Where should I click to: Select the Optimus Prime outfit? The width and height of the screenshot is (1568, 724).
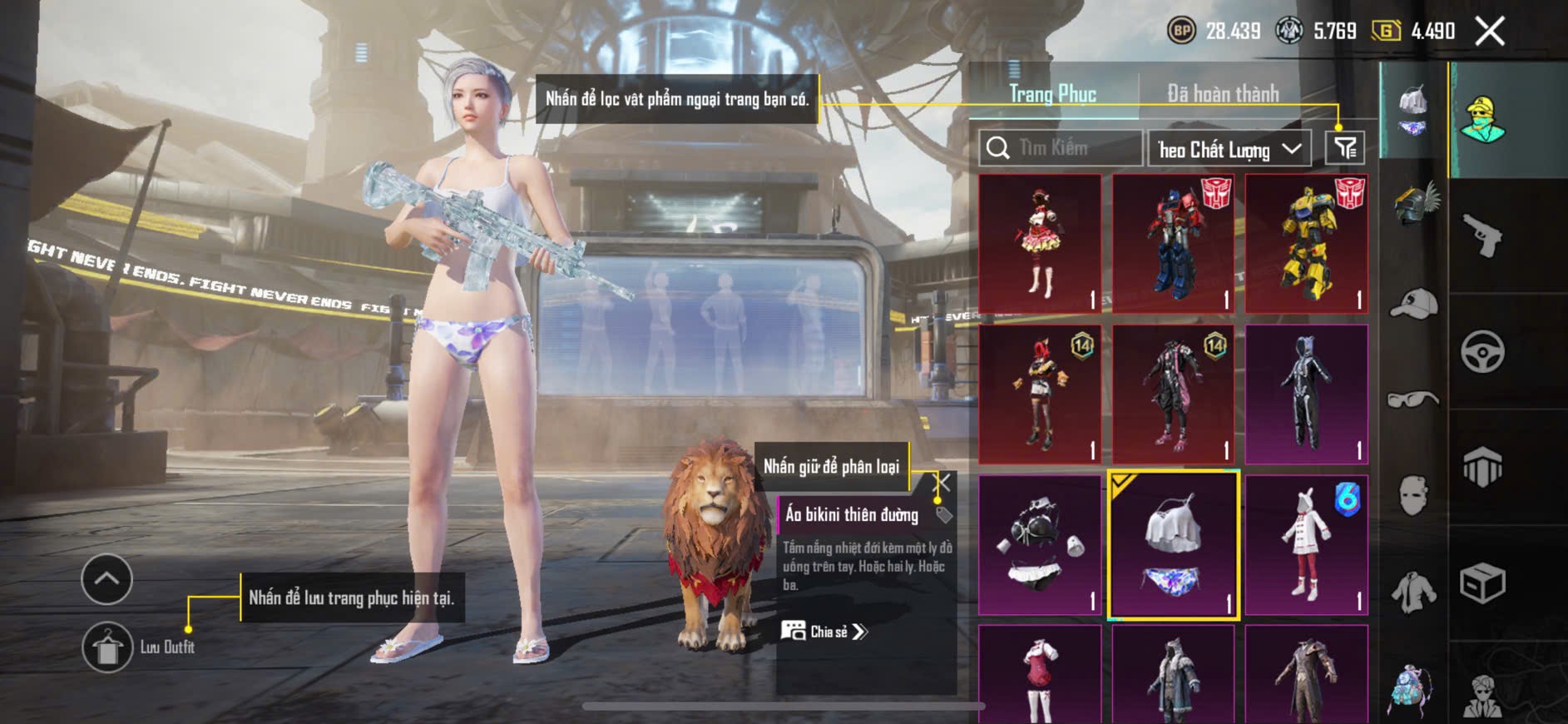pos(1173,244)
